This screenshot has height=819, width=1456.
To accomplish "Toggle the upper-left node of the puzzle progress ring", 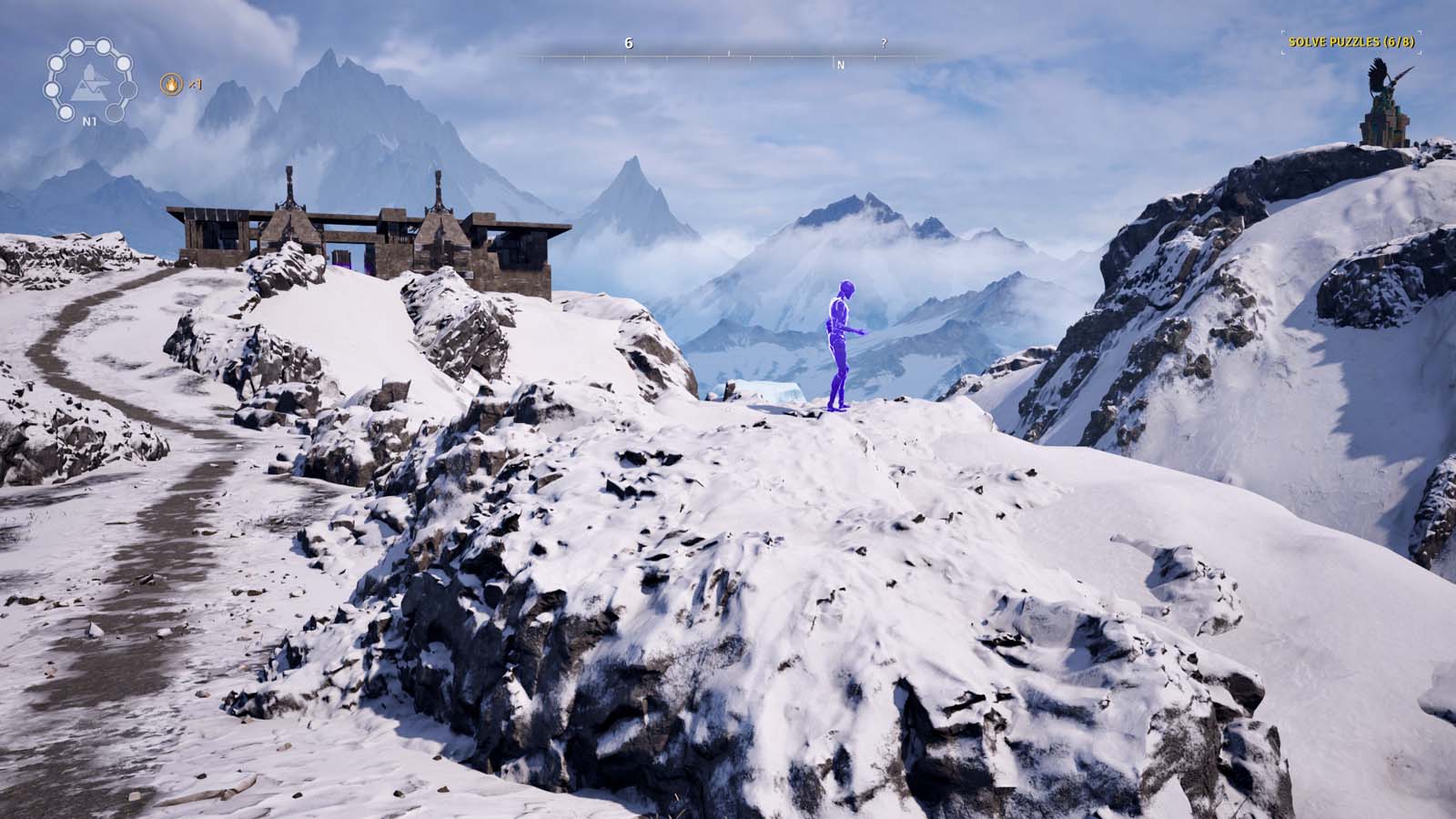I will pyautogui.click(x=56, y=64).
